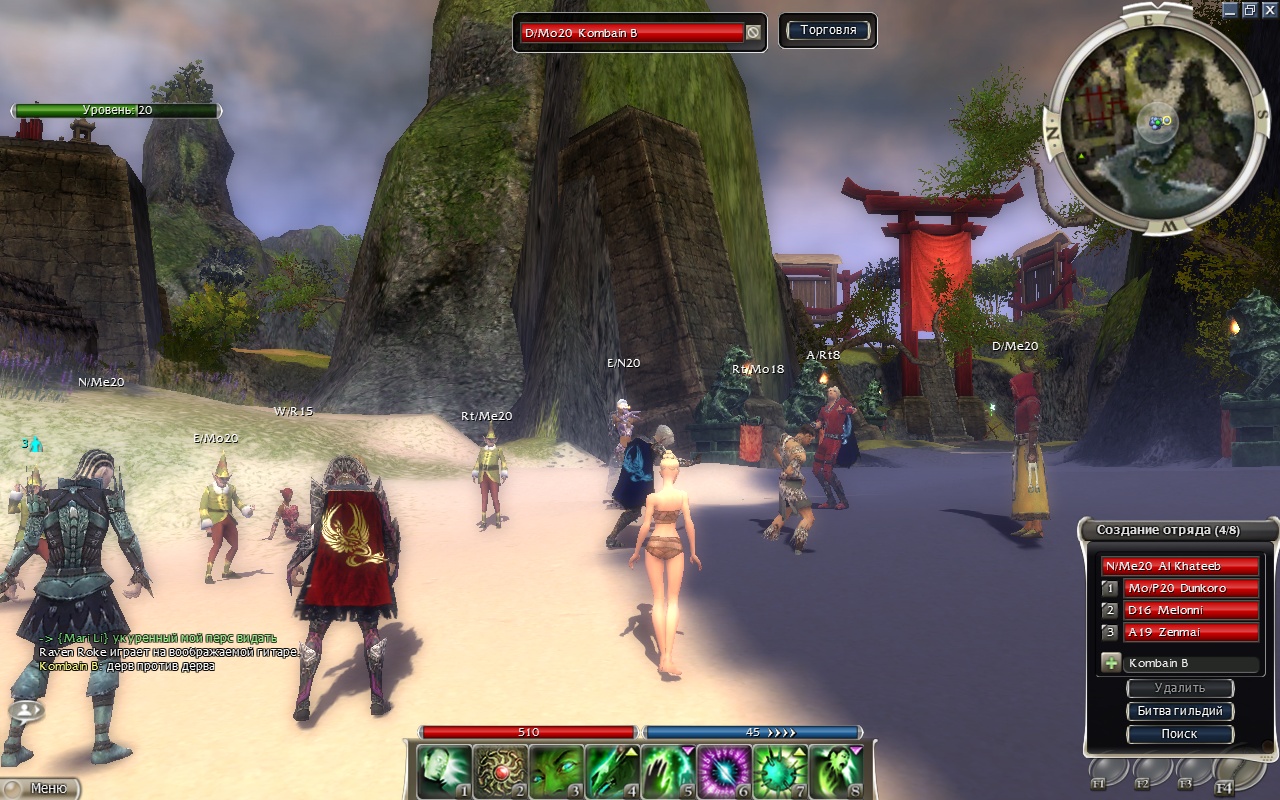Image resolution: width=1280 pixels, height=800 pixels.
Task: Choose party member Melonni
Action: (1190, 610)
